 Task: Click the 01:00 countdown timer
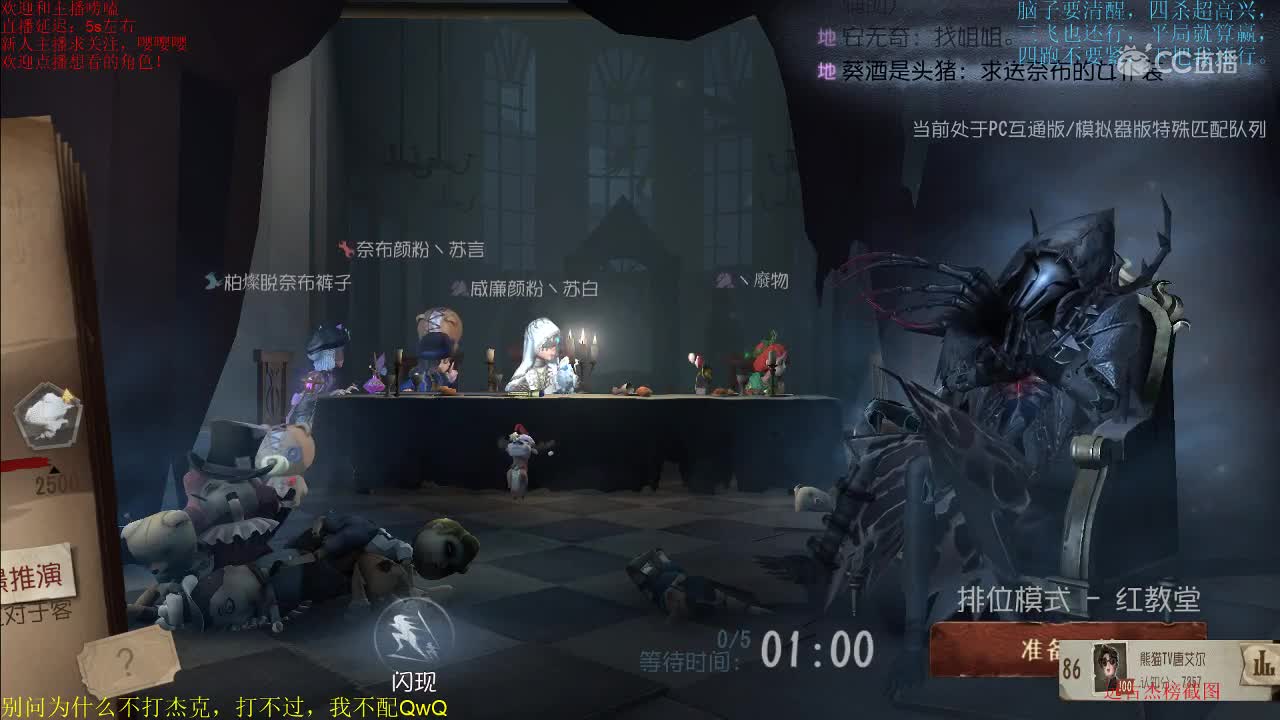[x=816, y=652]
